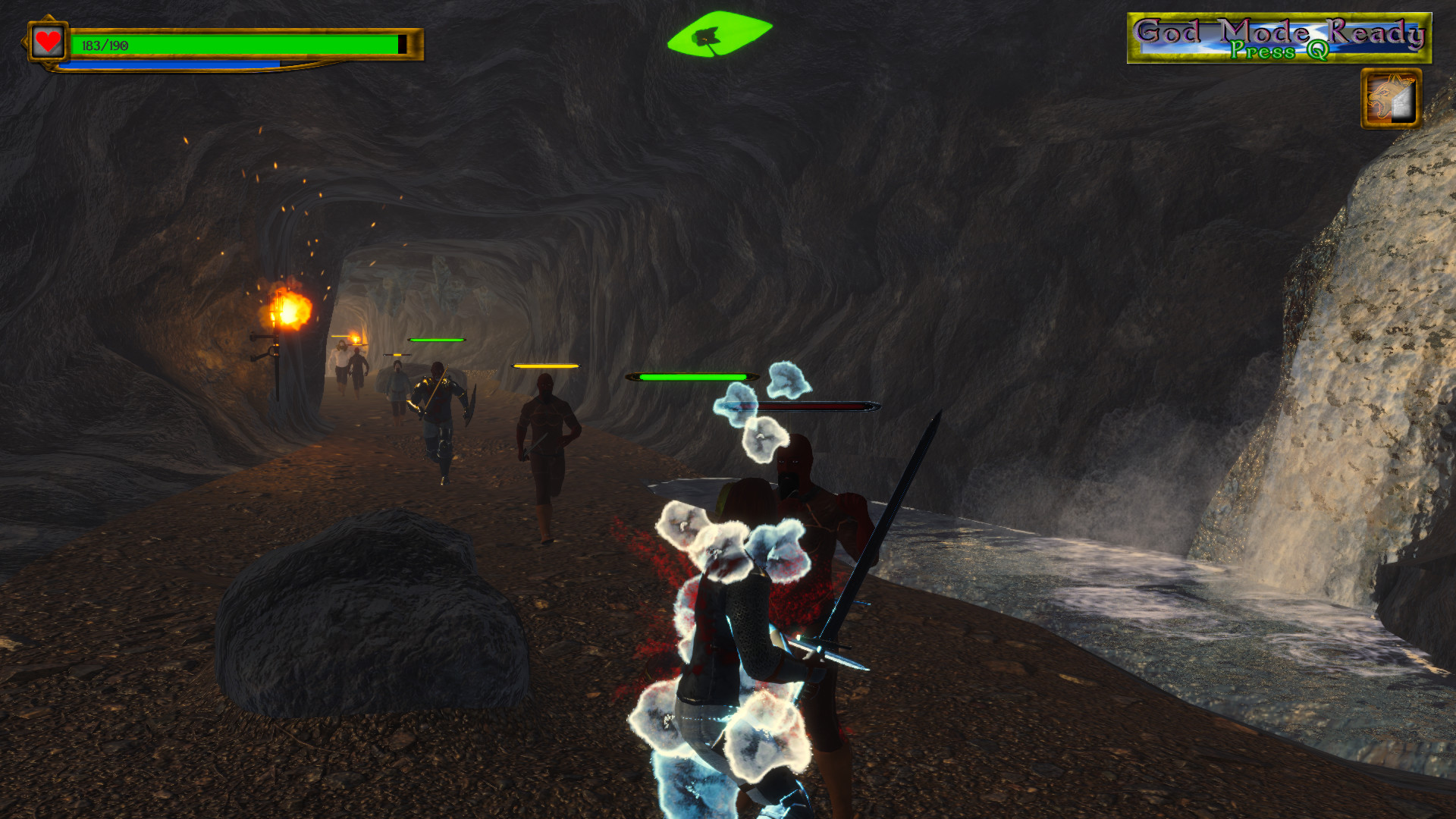Click the red heart health icon
The image size is (1456, 819).
point(47,42)
